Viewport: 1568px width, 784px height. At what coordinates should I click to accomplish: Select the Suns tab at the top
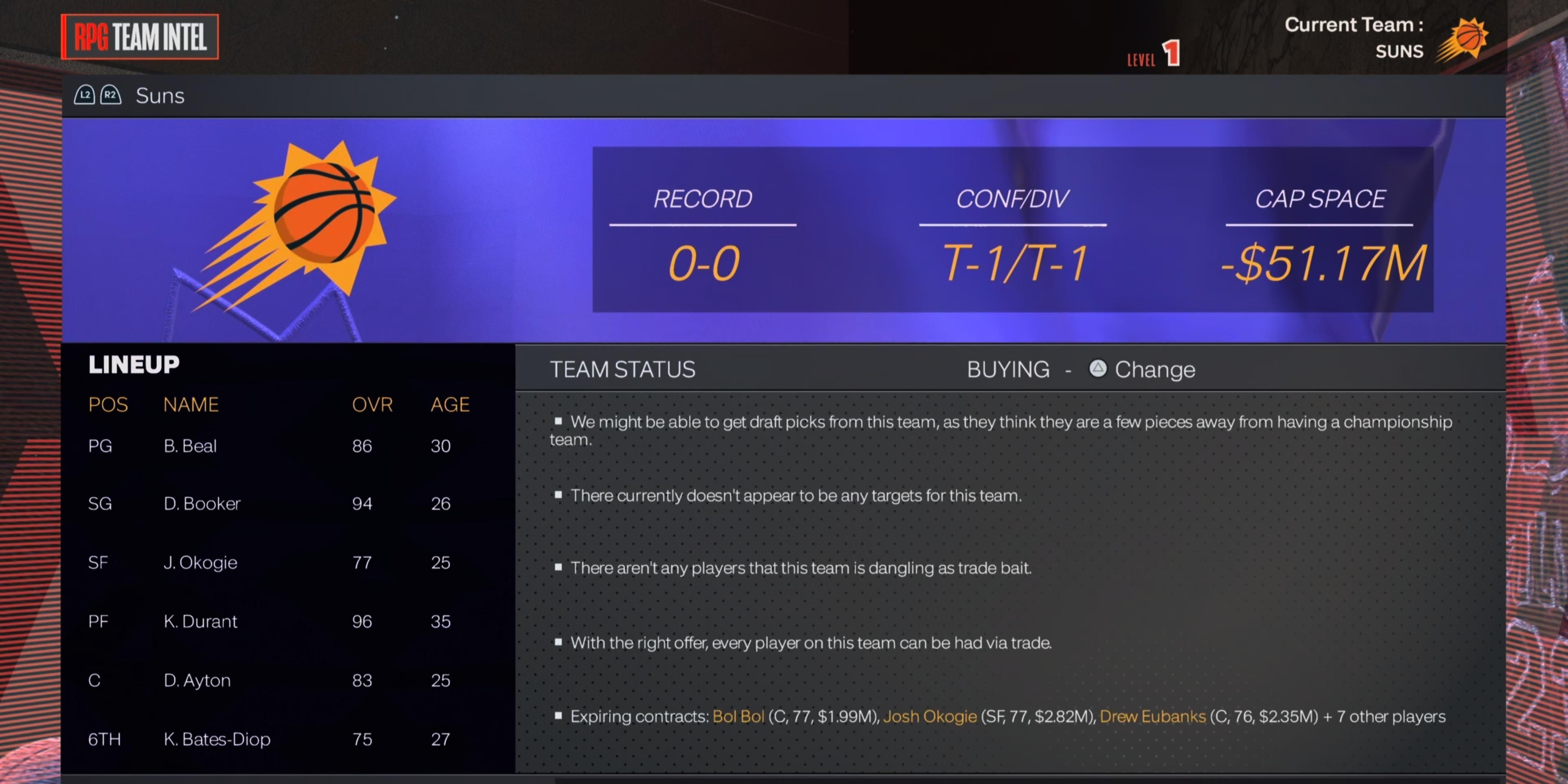point(160,96)
